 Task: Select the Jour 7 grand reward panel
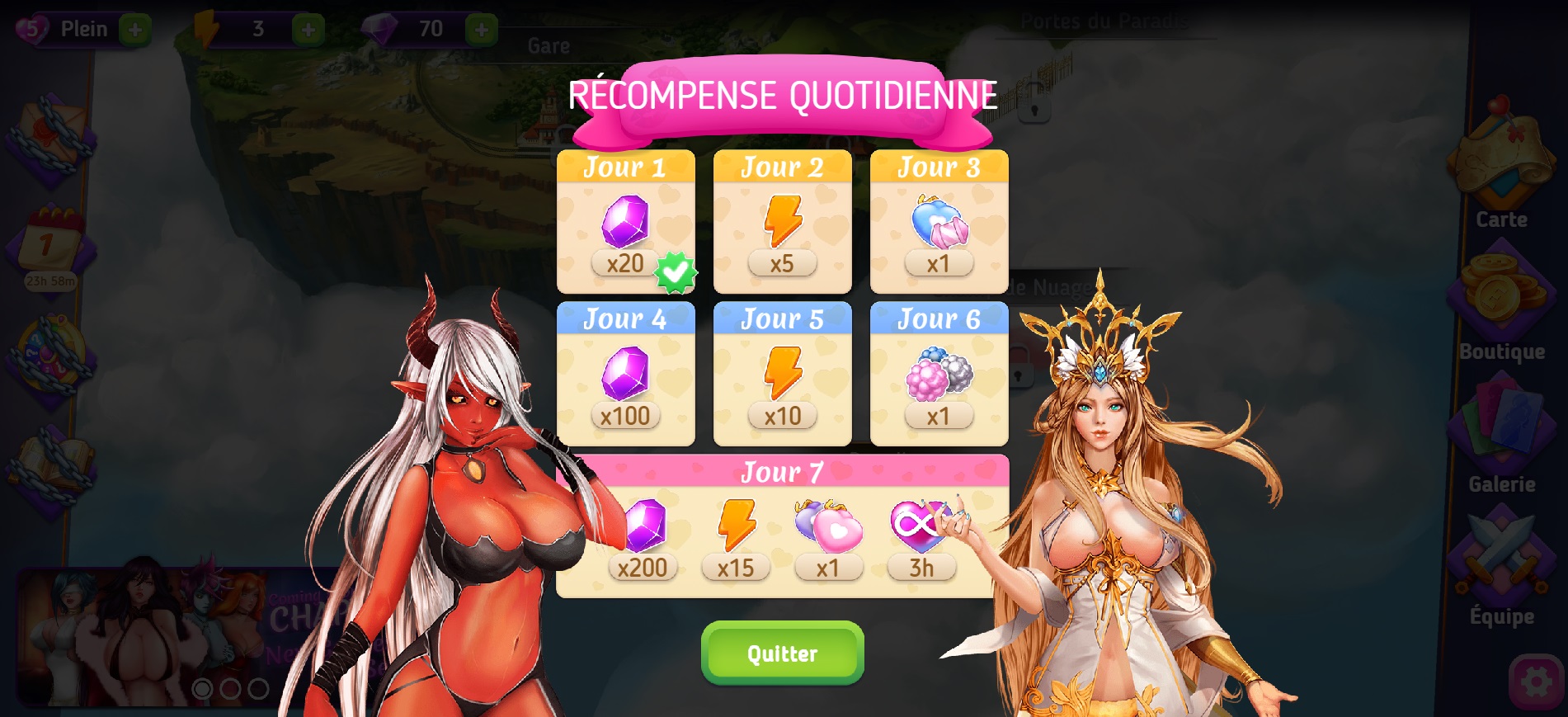click(x=782, y=526)
